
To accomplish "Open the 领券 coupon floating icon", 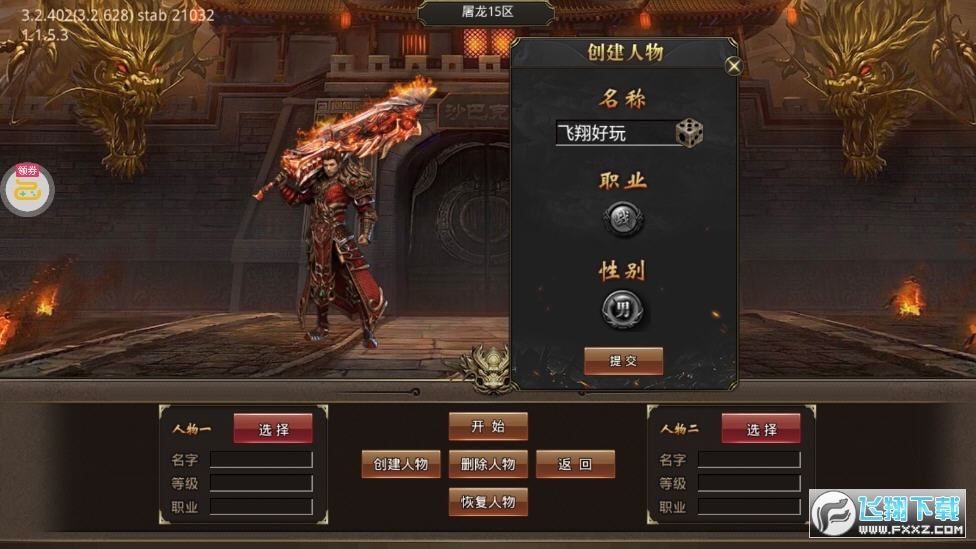I will point(27,187).
